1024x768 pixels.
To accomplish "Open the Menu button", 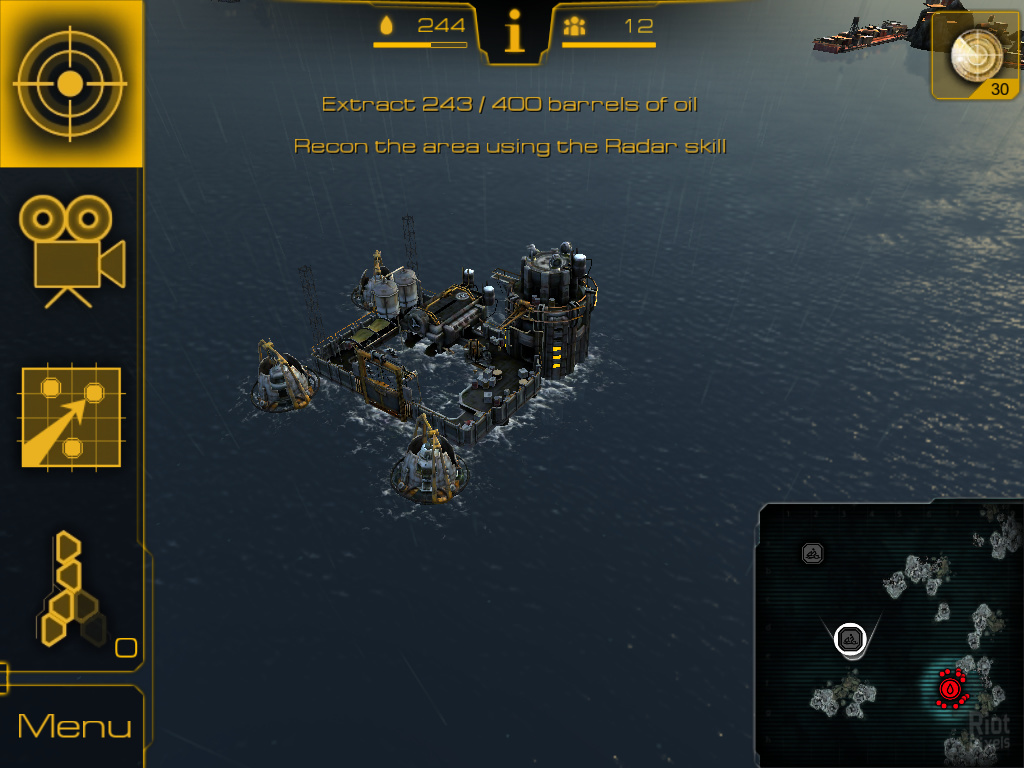I will point(74,726).
